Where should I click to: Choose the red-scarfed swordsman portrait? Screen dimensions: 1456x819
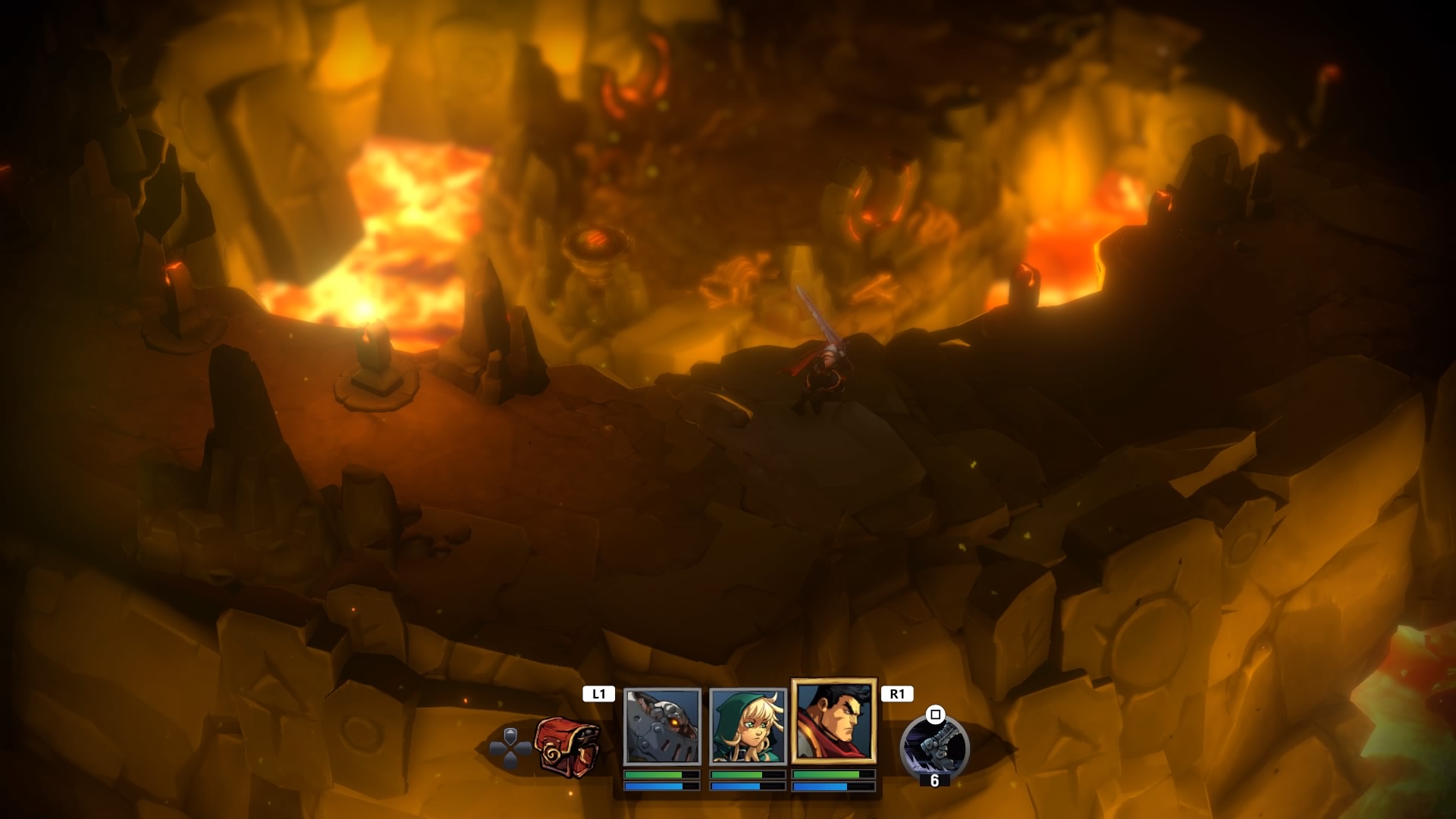pyautogui.click(x=833, y=721)
